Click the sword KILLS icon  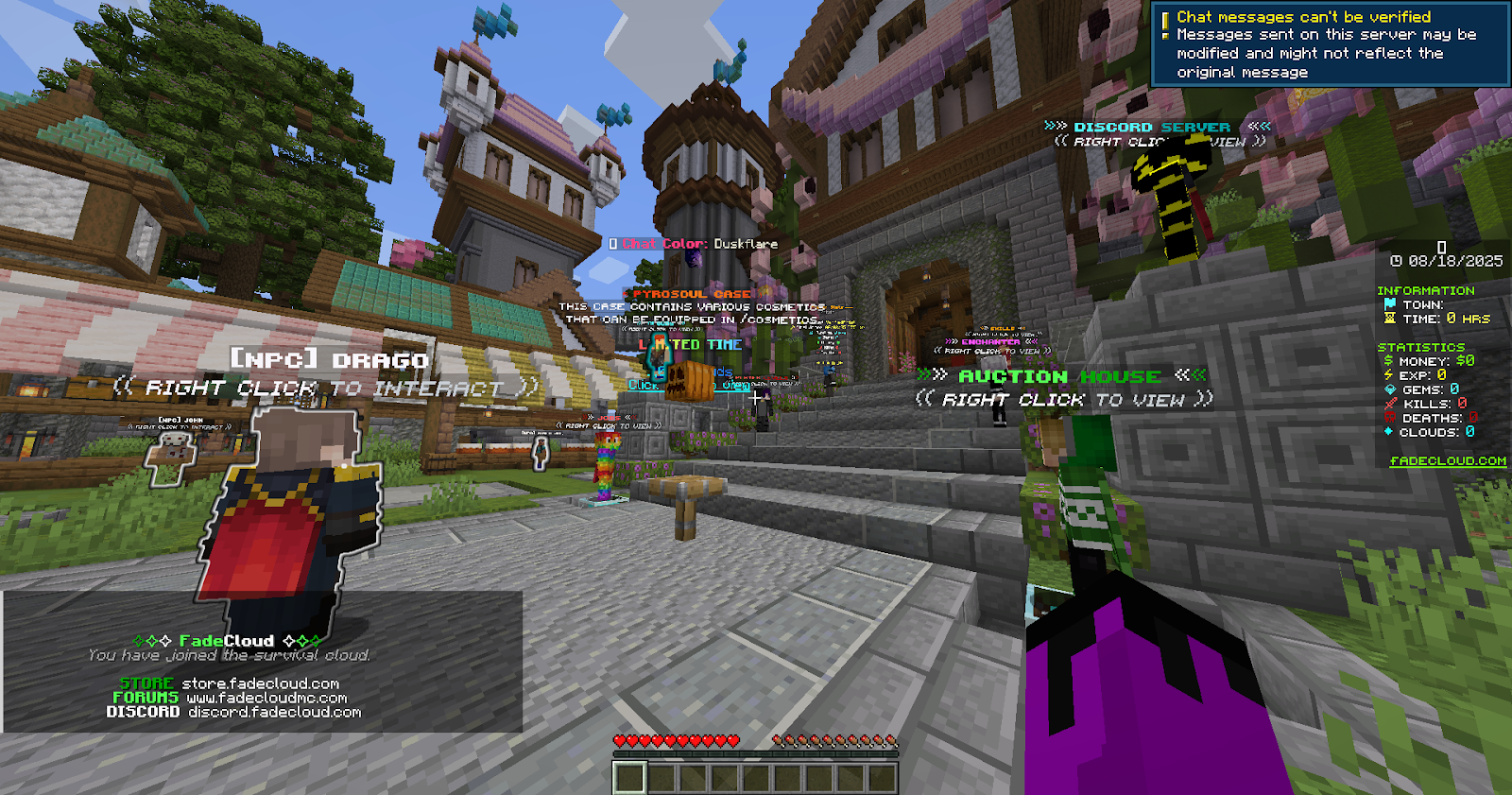click(1389, 404)
